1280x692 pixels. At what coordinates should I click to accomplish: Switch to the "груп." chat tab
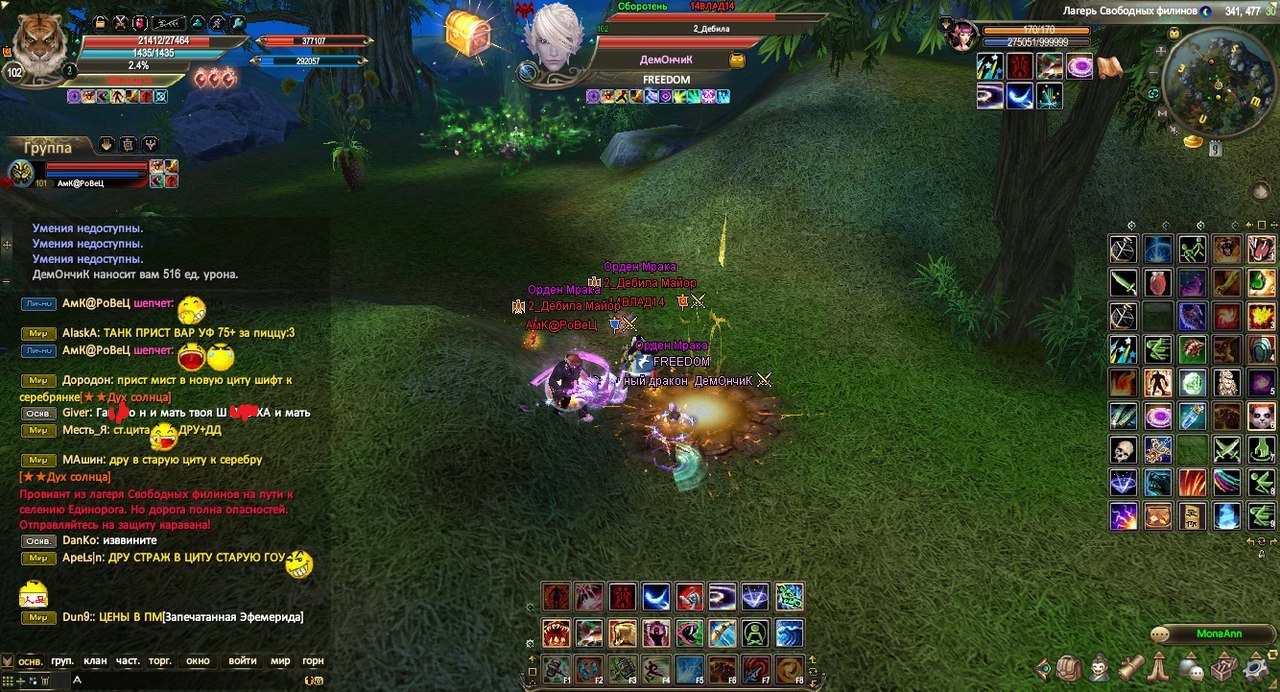(x=63, y=661)
